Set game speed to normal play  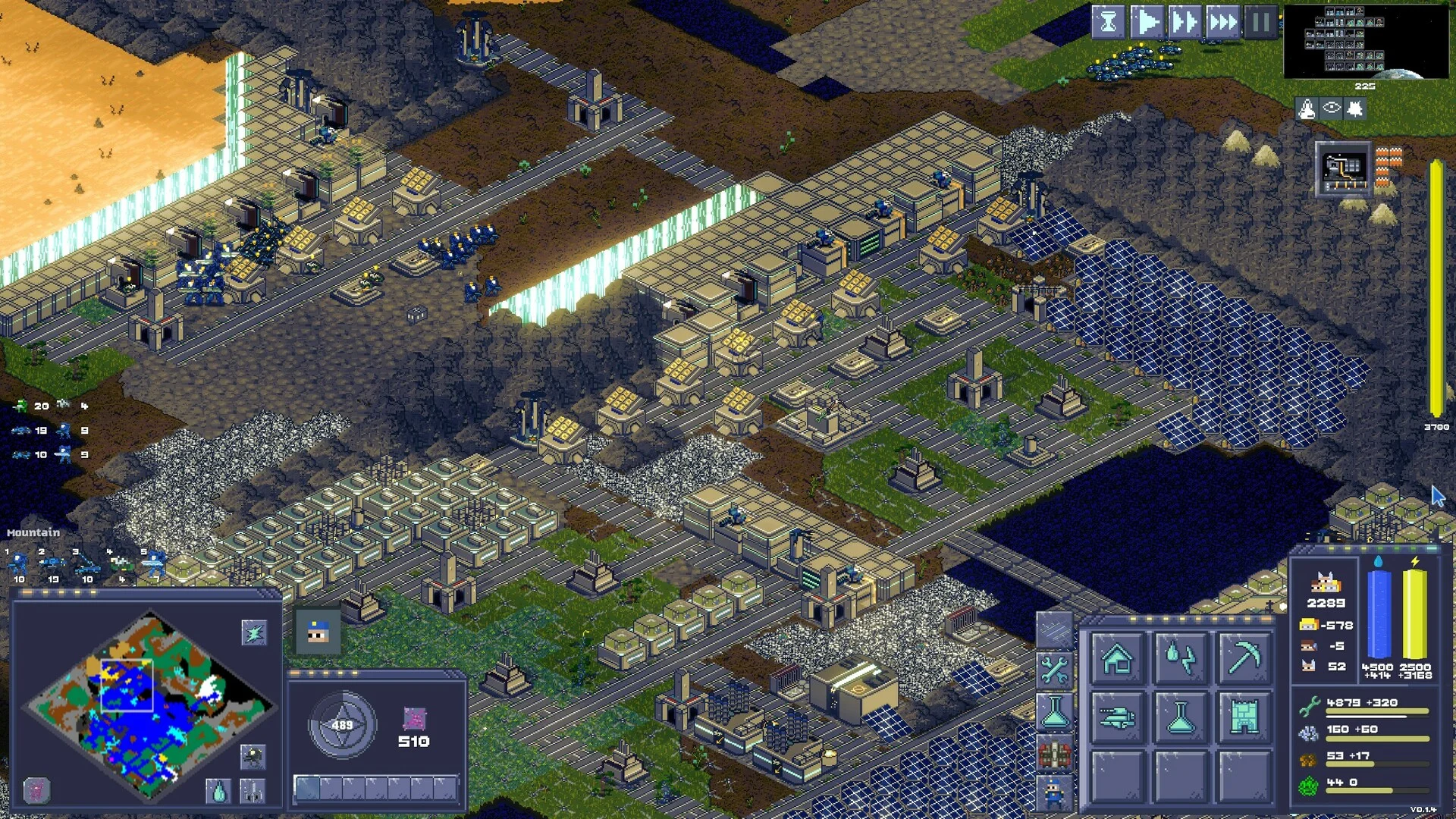click(1147, 23)
